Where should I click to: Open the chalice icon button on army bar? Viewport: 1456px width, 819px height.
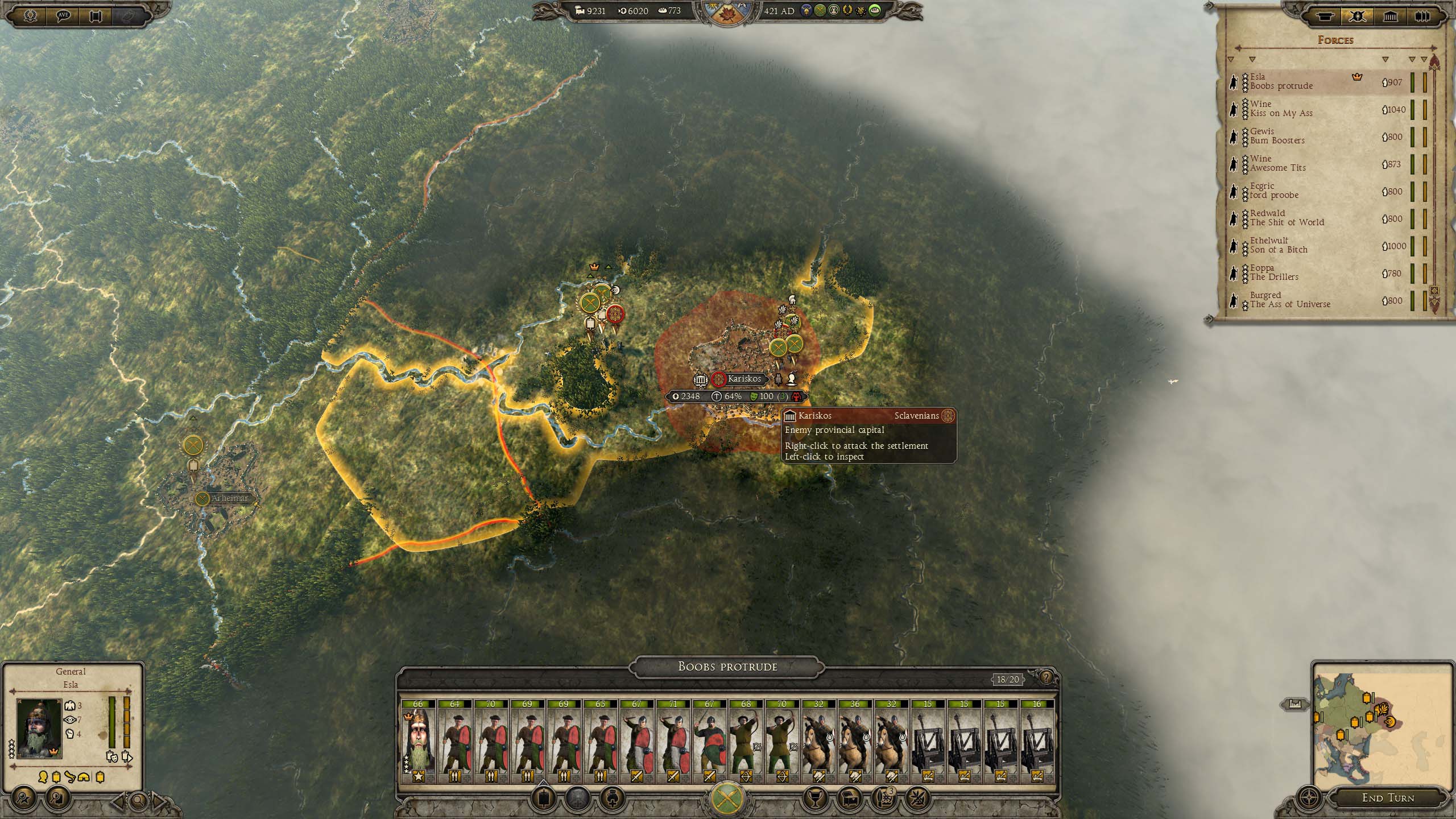pyautogui.click(x=814, y=798)
